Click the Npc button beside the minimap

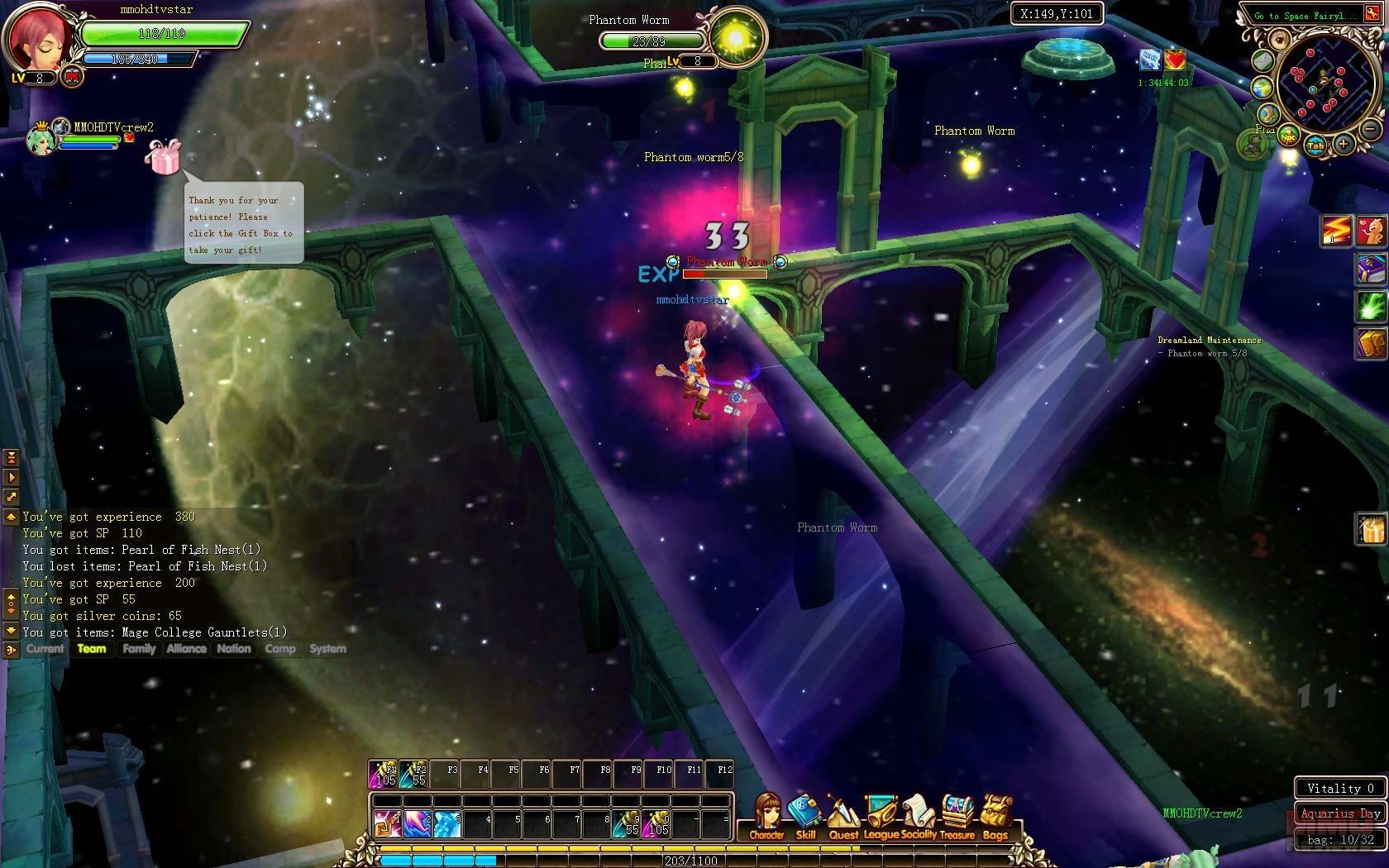[1288, 137]
